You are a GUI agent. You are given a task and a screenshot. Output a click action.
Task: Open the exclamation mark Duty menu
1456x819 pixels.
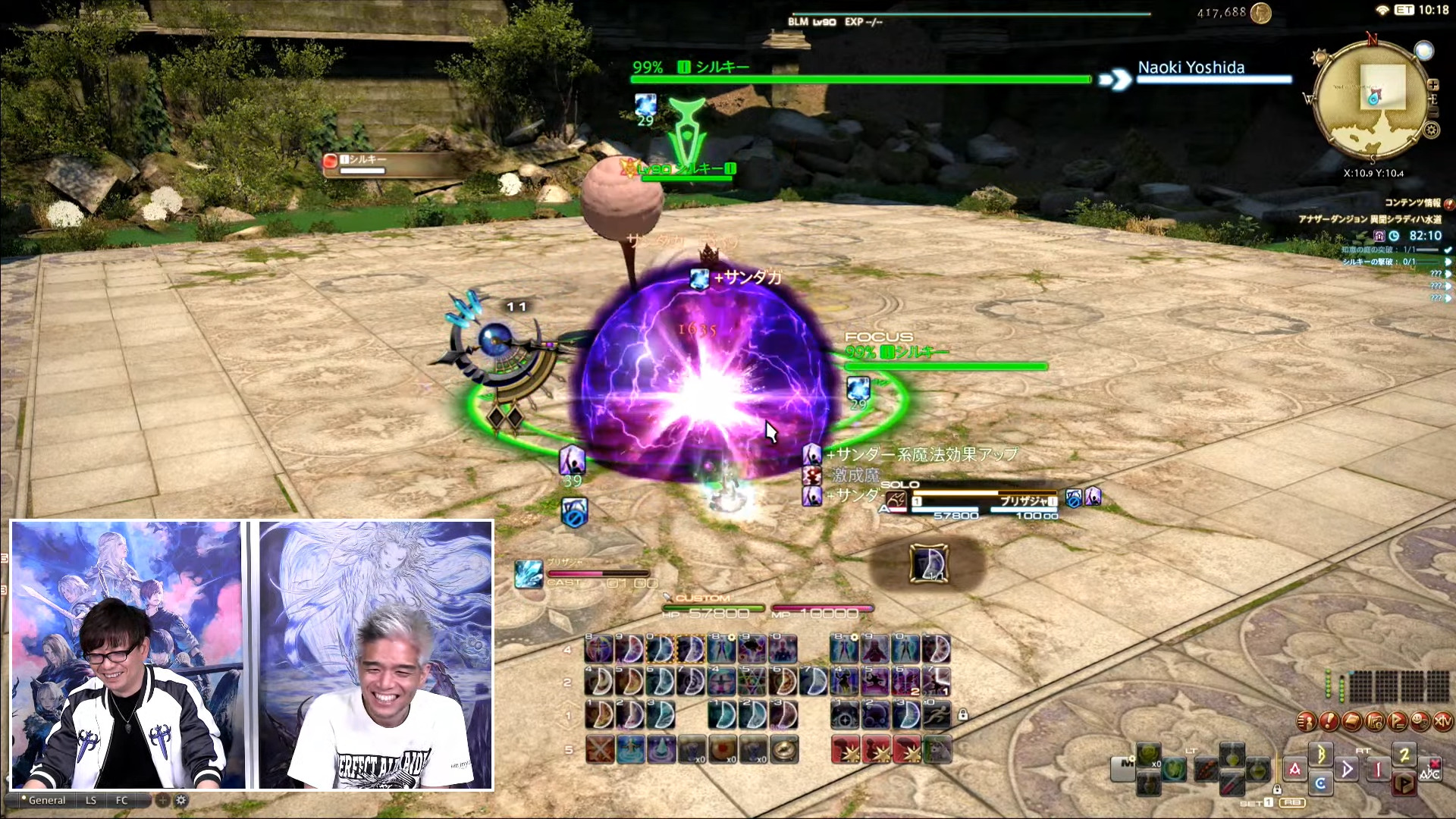[1329, 721]
